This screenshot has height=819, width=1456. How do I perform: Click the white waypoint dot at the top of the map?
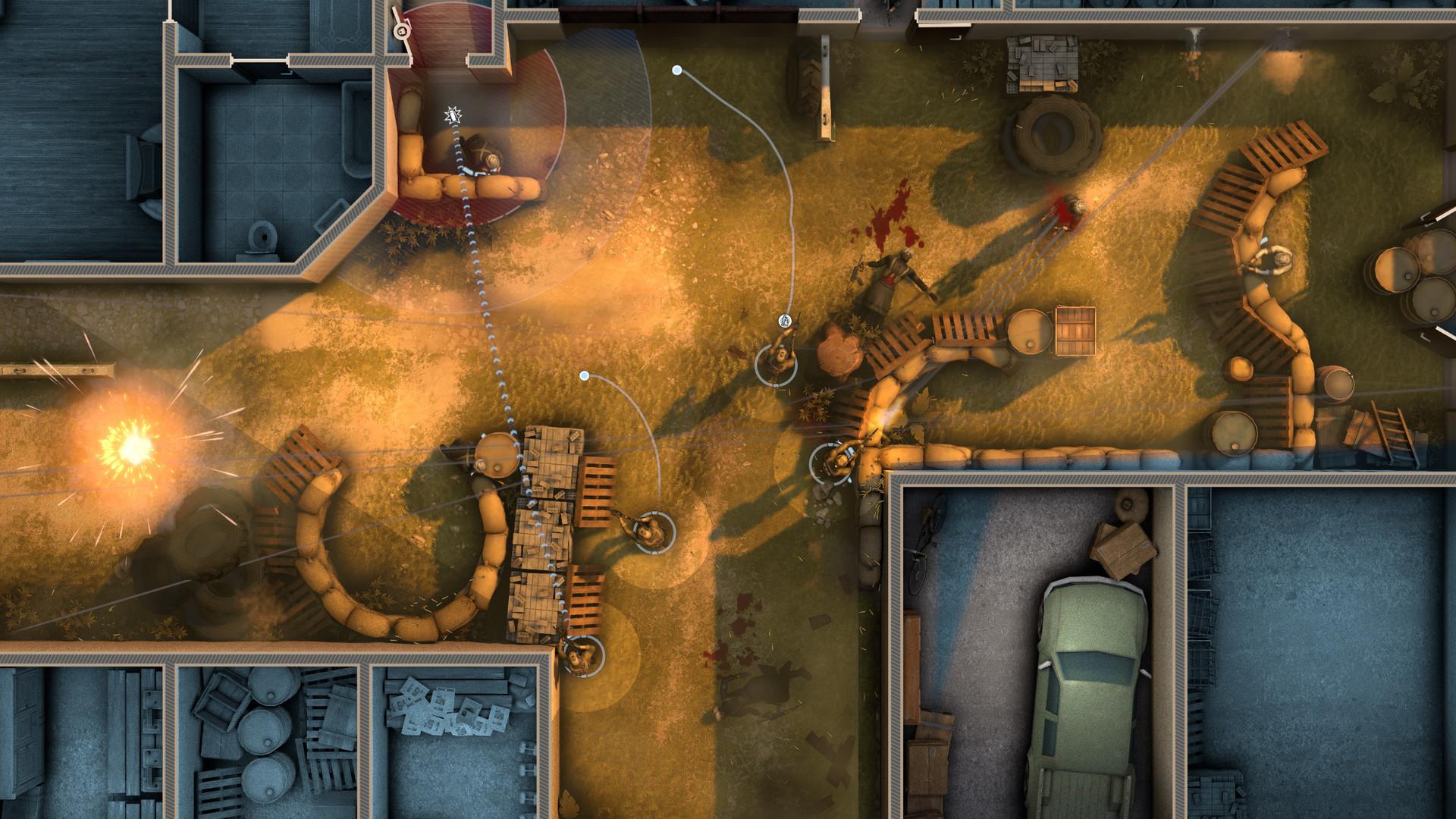pyautogui.click(x=675, y=70)
